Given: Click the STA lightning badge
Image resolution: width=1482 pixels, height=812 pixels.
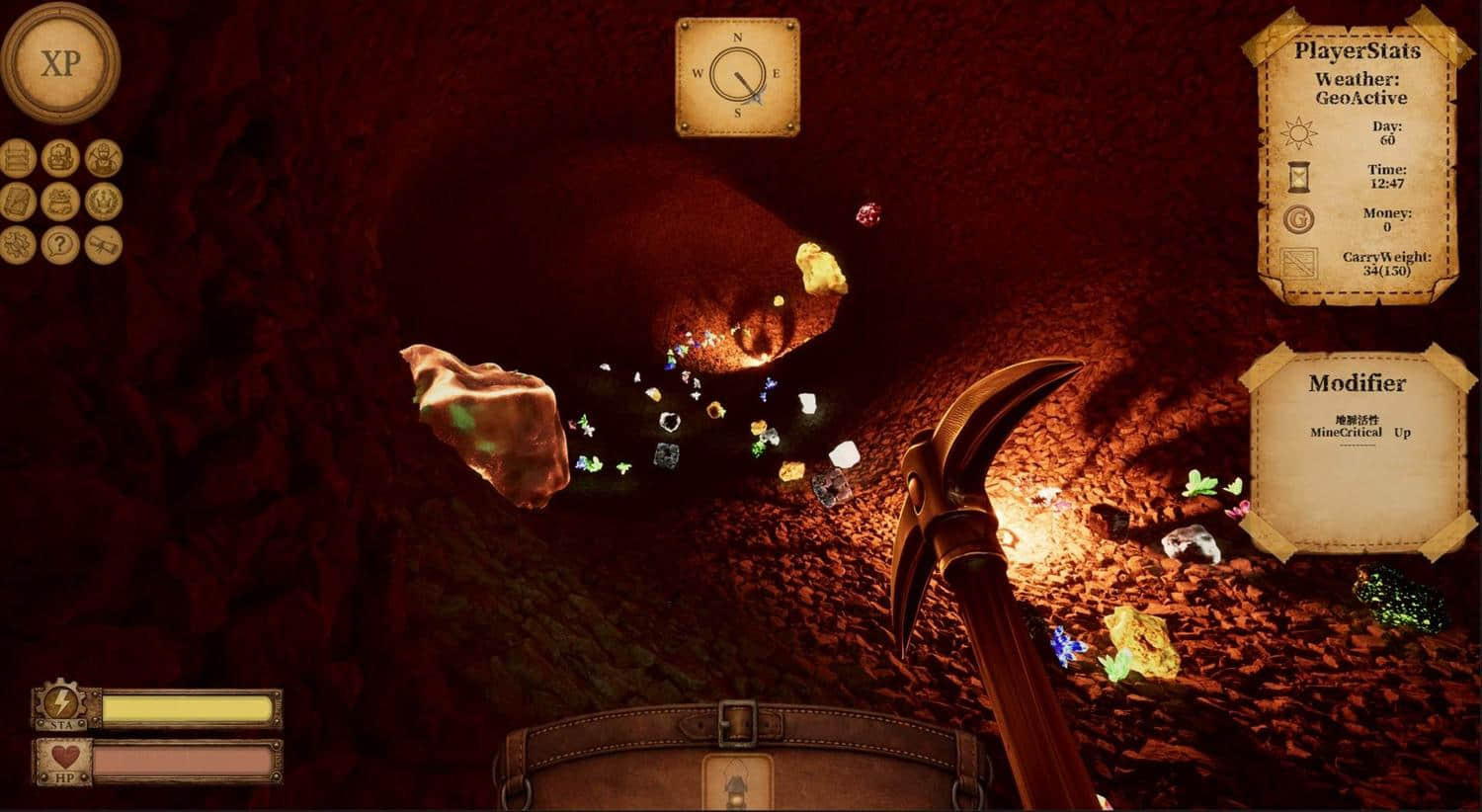Looking at the screenshot, I should (x=61, y=704).
